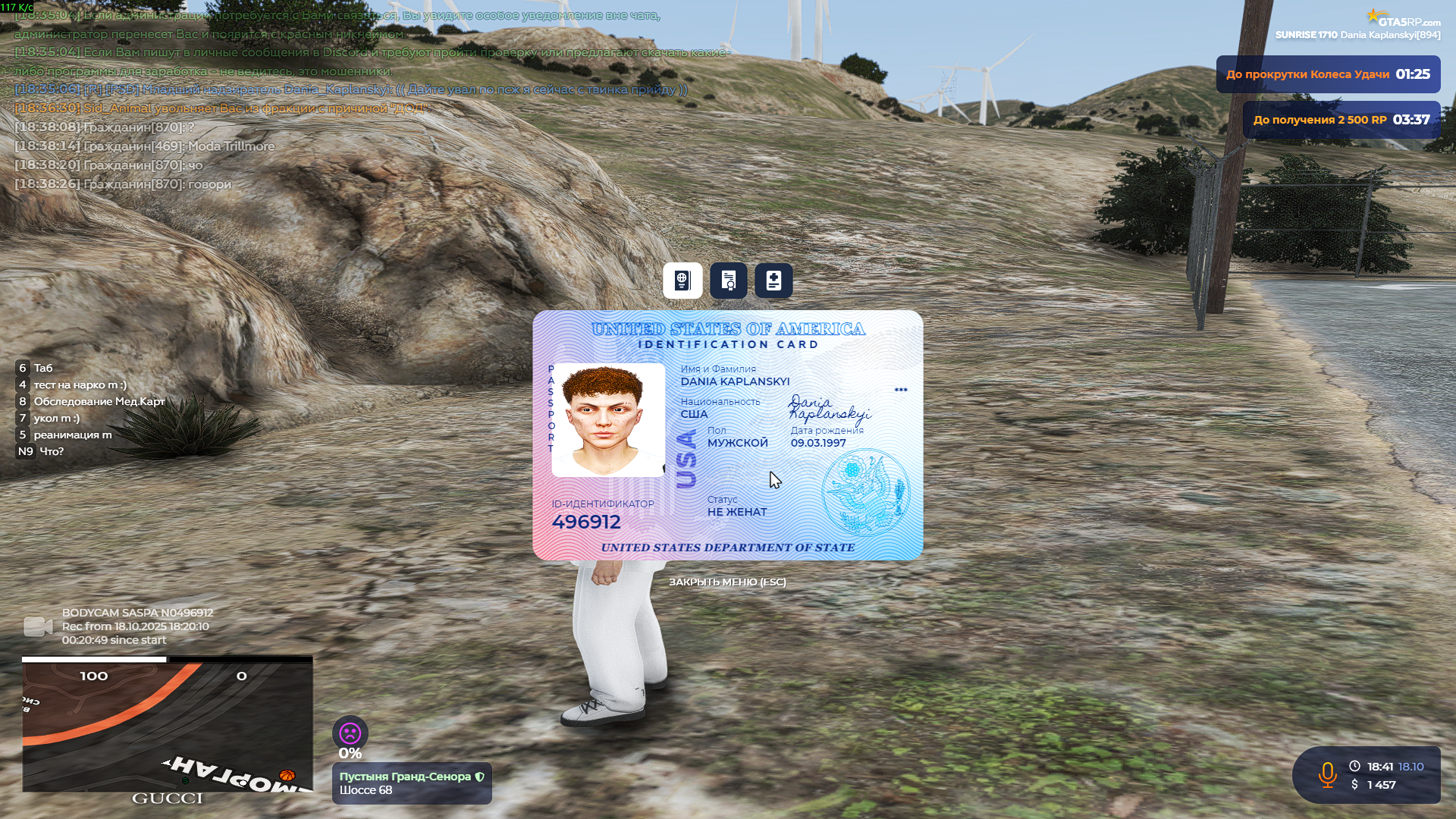
Task: Click ЗАКРЫТЬ МЕНЮ (ESC) label
Action: [728, 582]
